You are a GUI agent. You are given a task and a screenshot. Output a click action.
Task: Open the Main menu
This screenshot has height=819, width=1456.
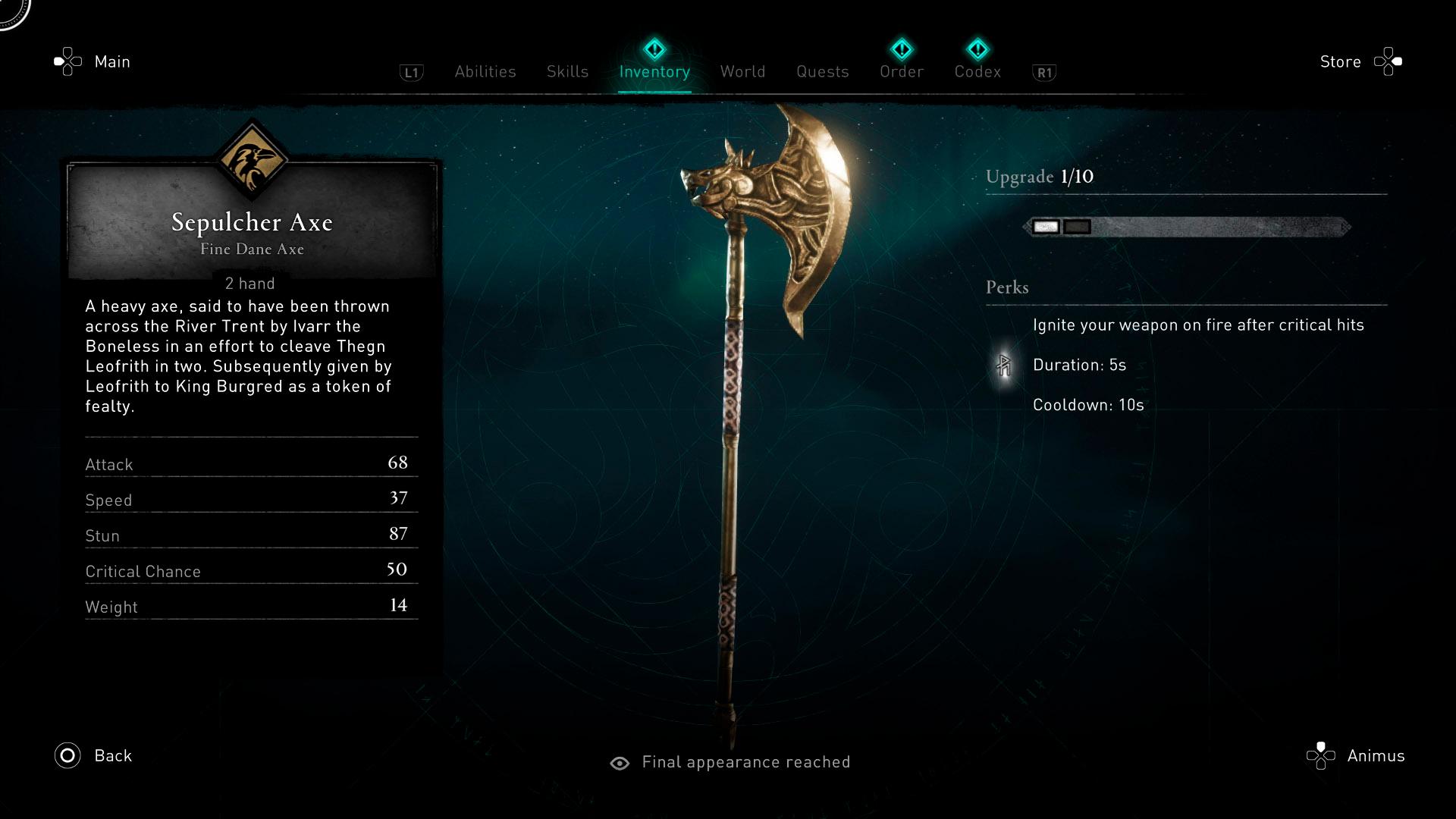pos(111,61)
